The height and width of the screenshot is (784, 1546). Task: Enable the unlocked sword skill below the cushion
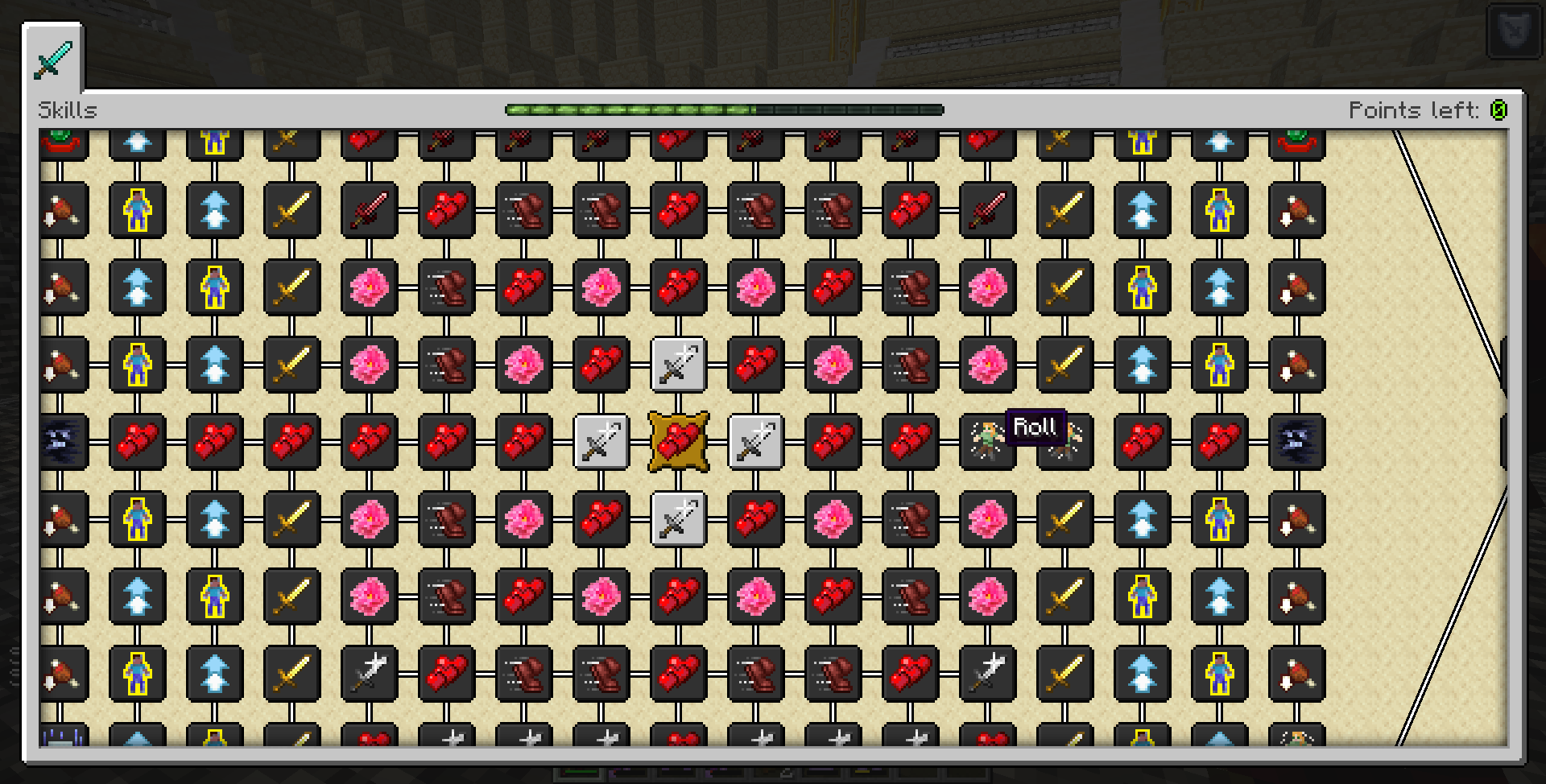click(679, 518)
